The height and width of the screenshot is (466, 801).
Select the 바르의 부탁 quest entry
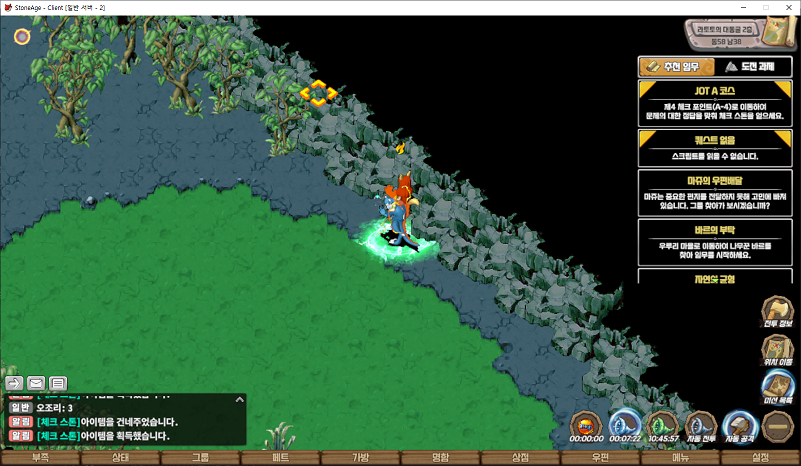click(x=714, y=241)
